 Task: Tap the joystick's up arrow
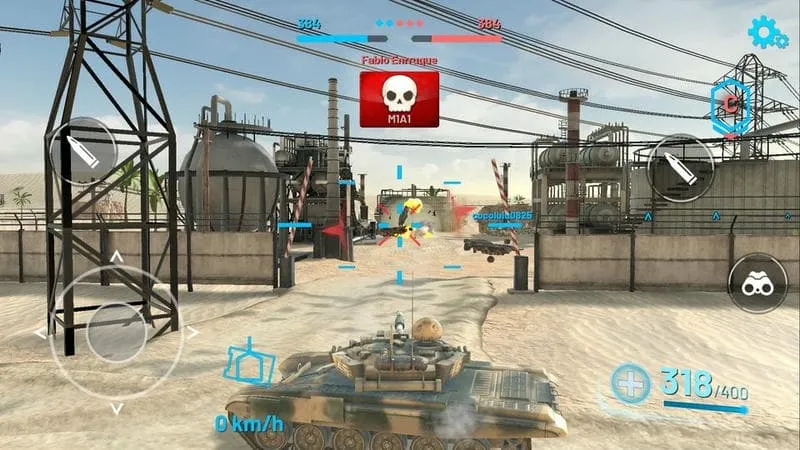[x=116, y=257]
